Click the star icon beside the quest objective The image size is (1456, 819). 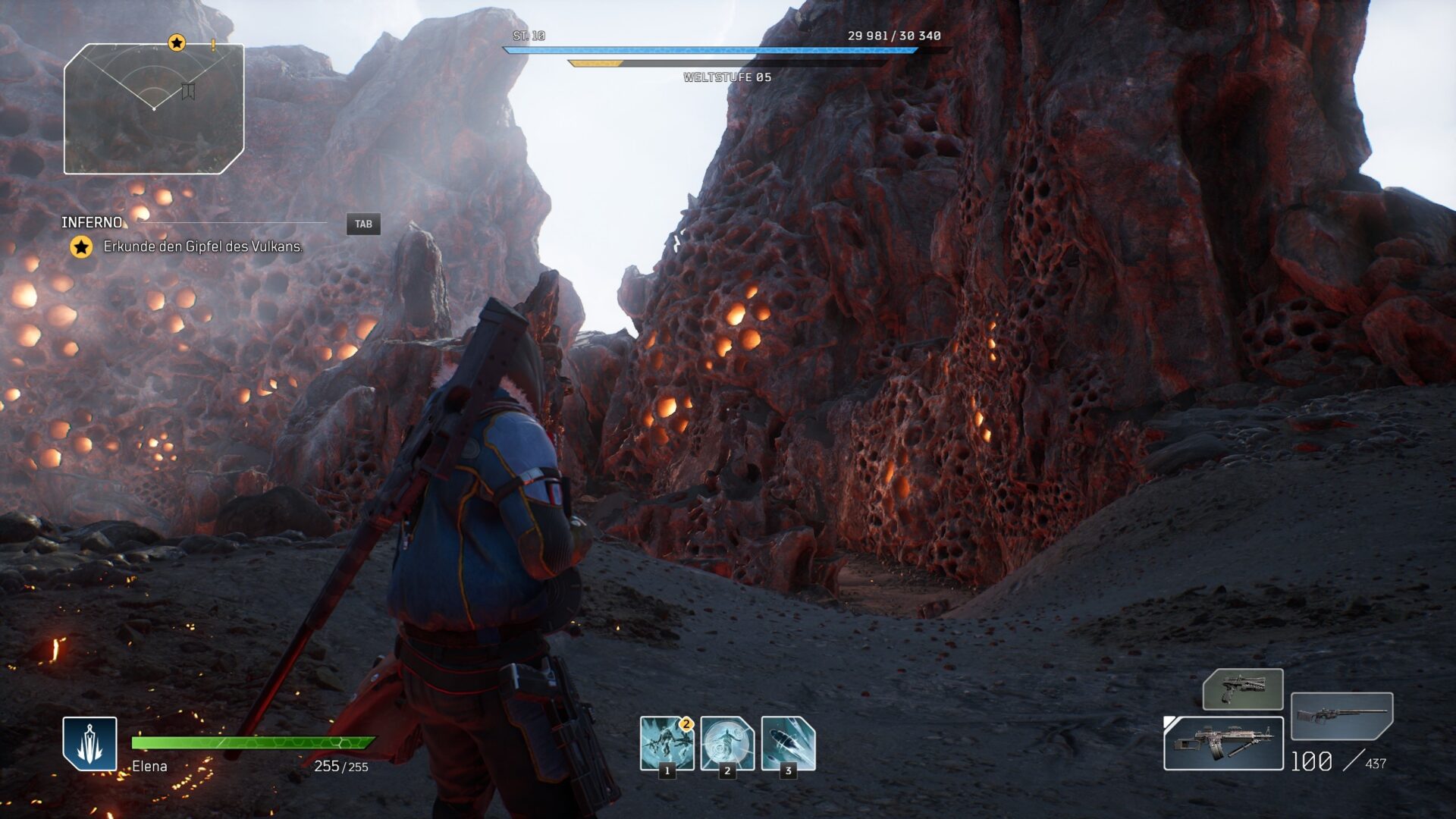pyautogui.click(x=81, y=246)
